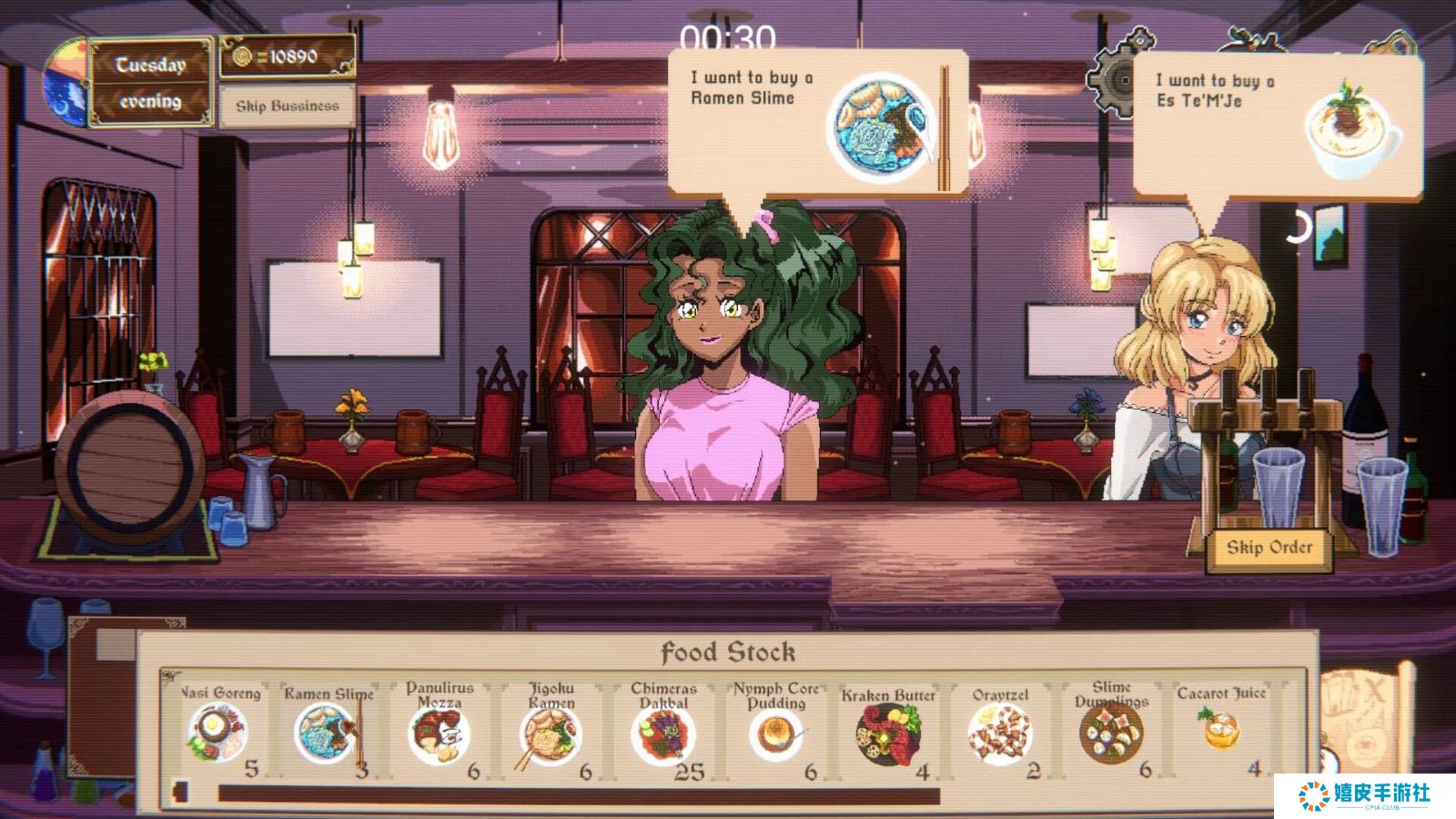The width and height of the screenshot is (1456, 819).
Task: Select the Cacarot Juice drink
Action: click(1221, 728)
